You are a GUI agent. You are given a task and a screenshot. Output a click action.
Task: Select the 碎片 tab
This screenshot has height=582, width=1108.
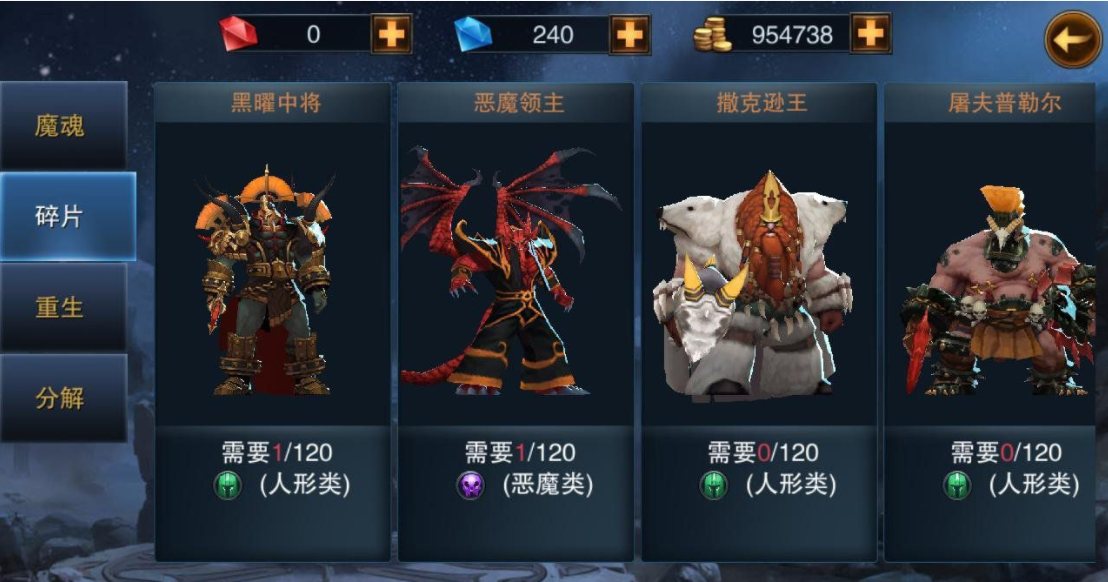(x=66, y=217)
